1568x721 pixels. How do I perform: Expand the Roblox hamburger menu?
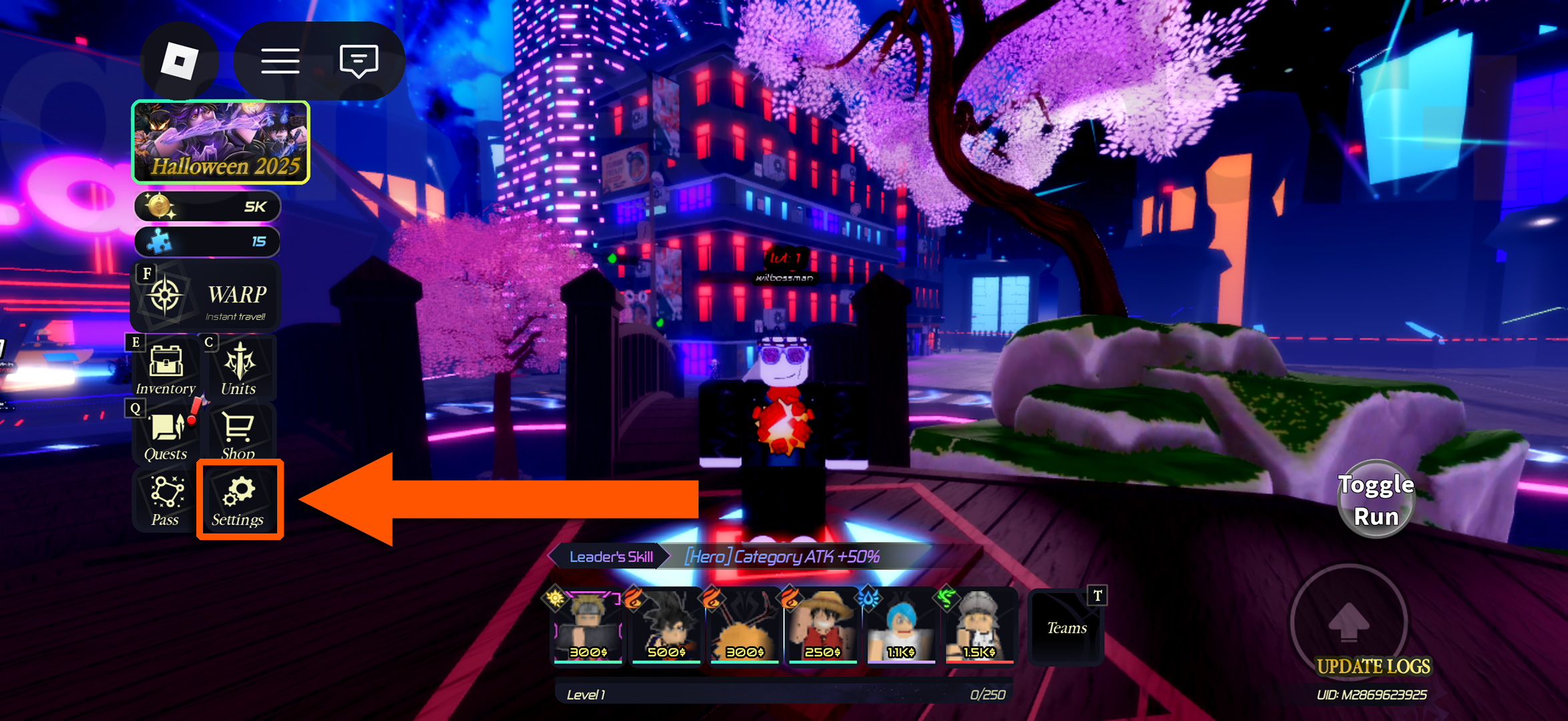[x=280, y=61]
